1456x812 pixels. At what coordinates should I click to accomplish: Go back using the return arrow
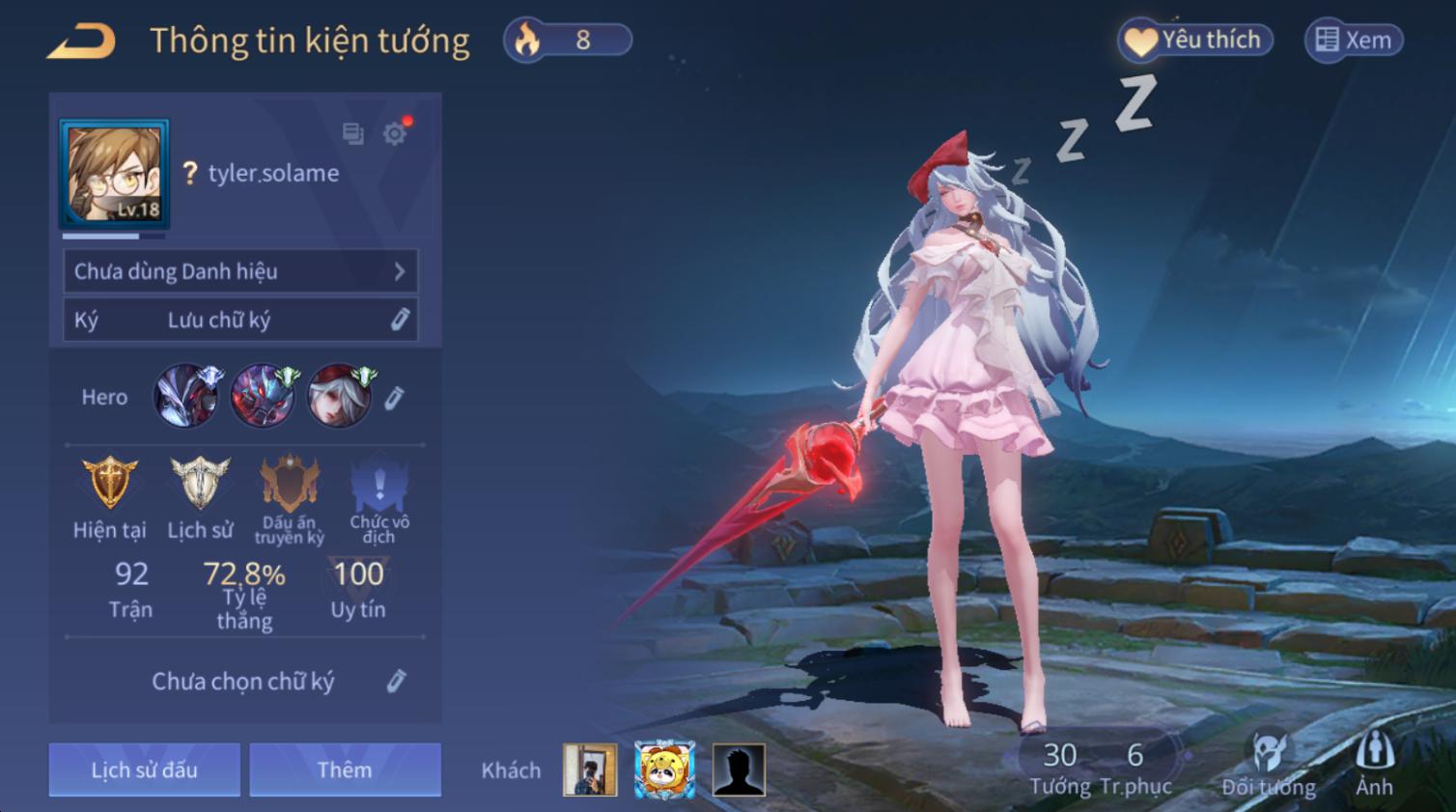(x=81, y=42)
